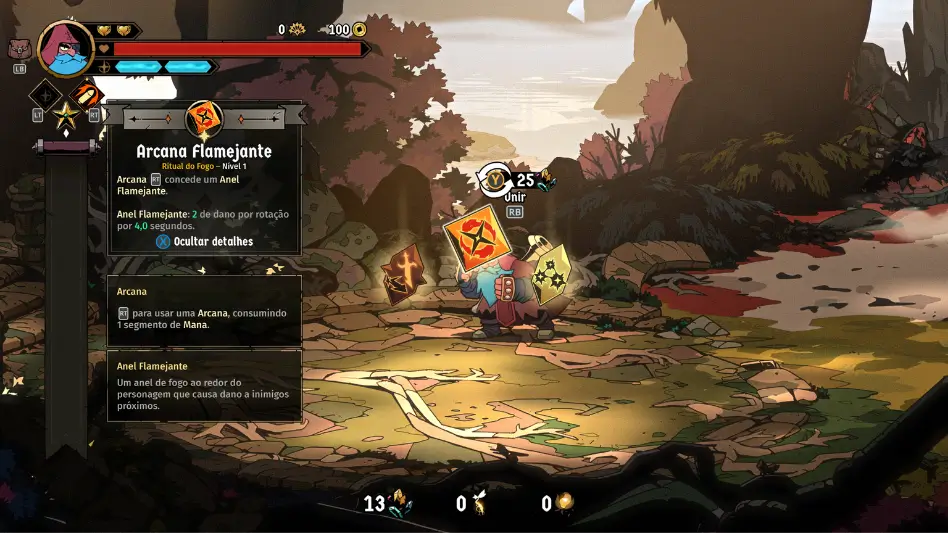Open the backpack bag icon

[x=18, y=49]
